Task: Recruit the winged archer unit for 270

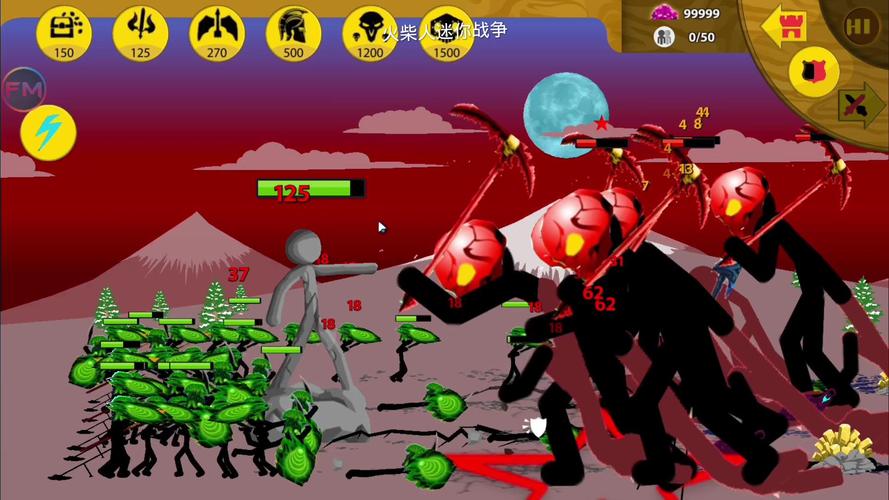Action: 217,31
